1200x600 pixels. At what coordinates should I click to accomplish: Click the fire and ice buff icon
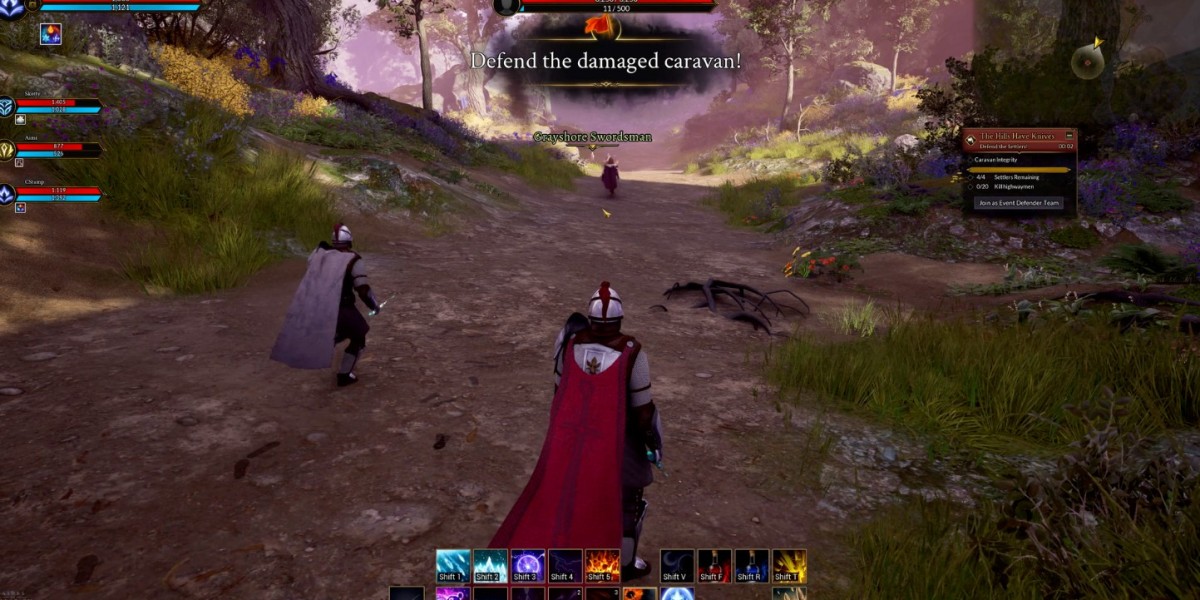pyautogui.click(x=50, y=35)
